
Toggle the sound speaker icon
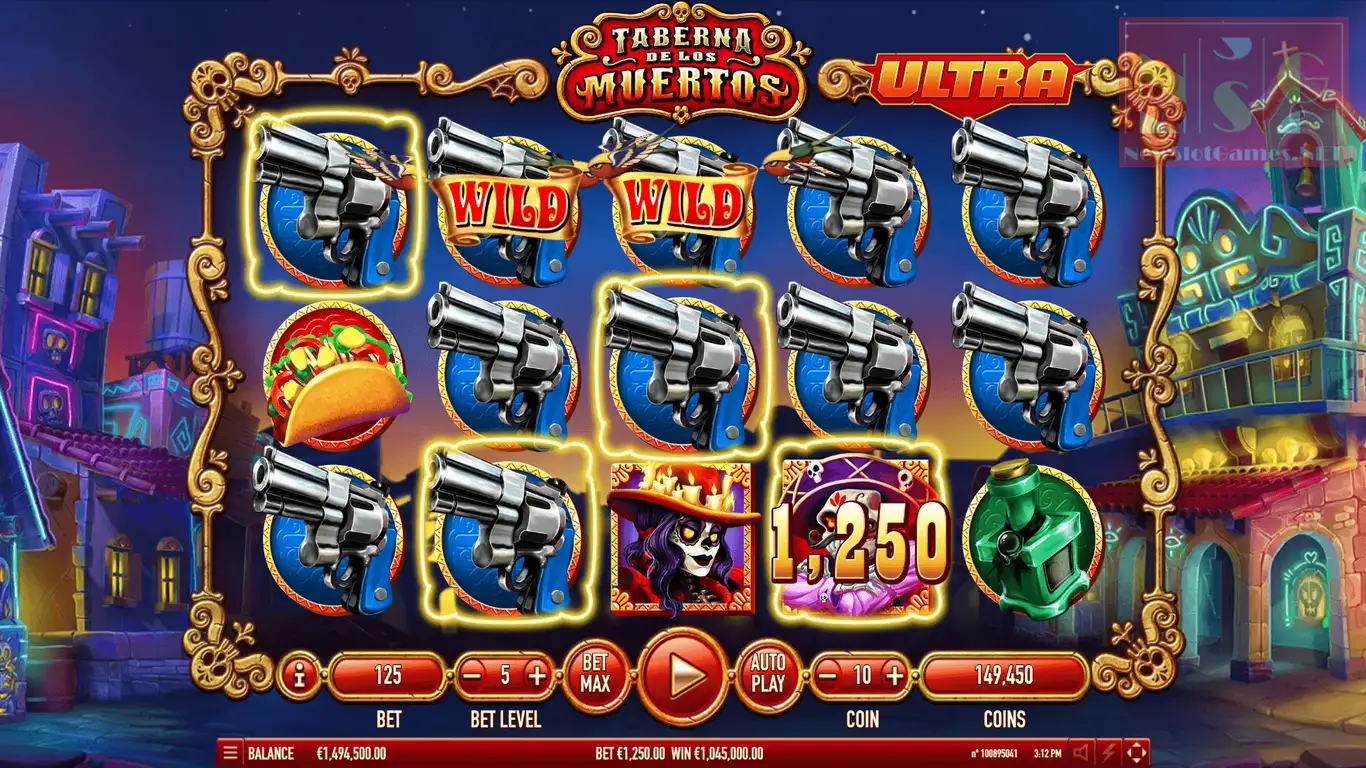1081,753
